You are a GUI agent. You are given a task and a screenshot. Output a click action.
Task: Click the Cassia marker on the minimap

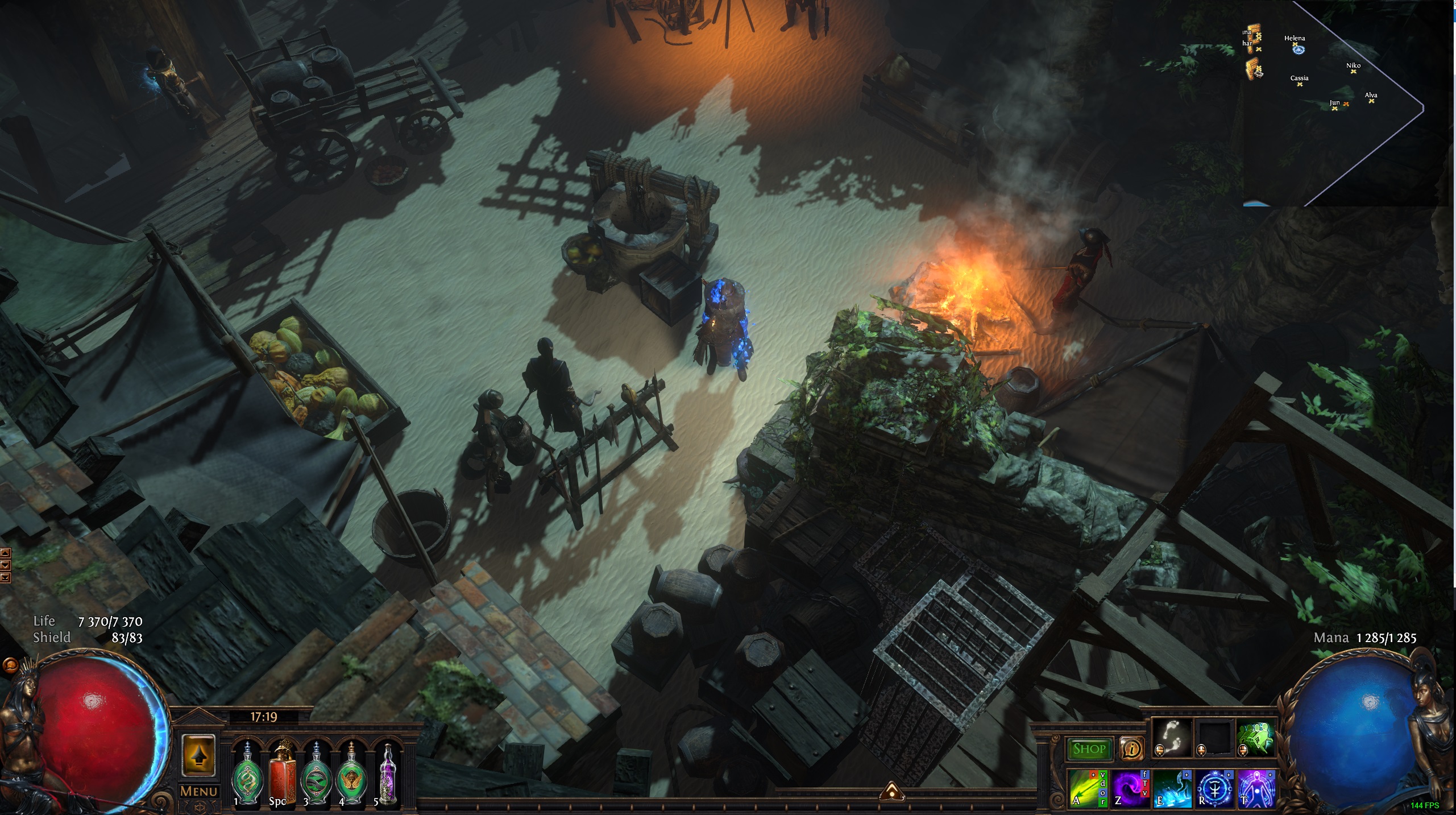pos(1300,84)
